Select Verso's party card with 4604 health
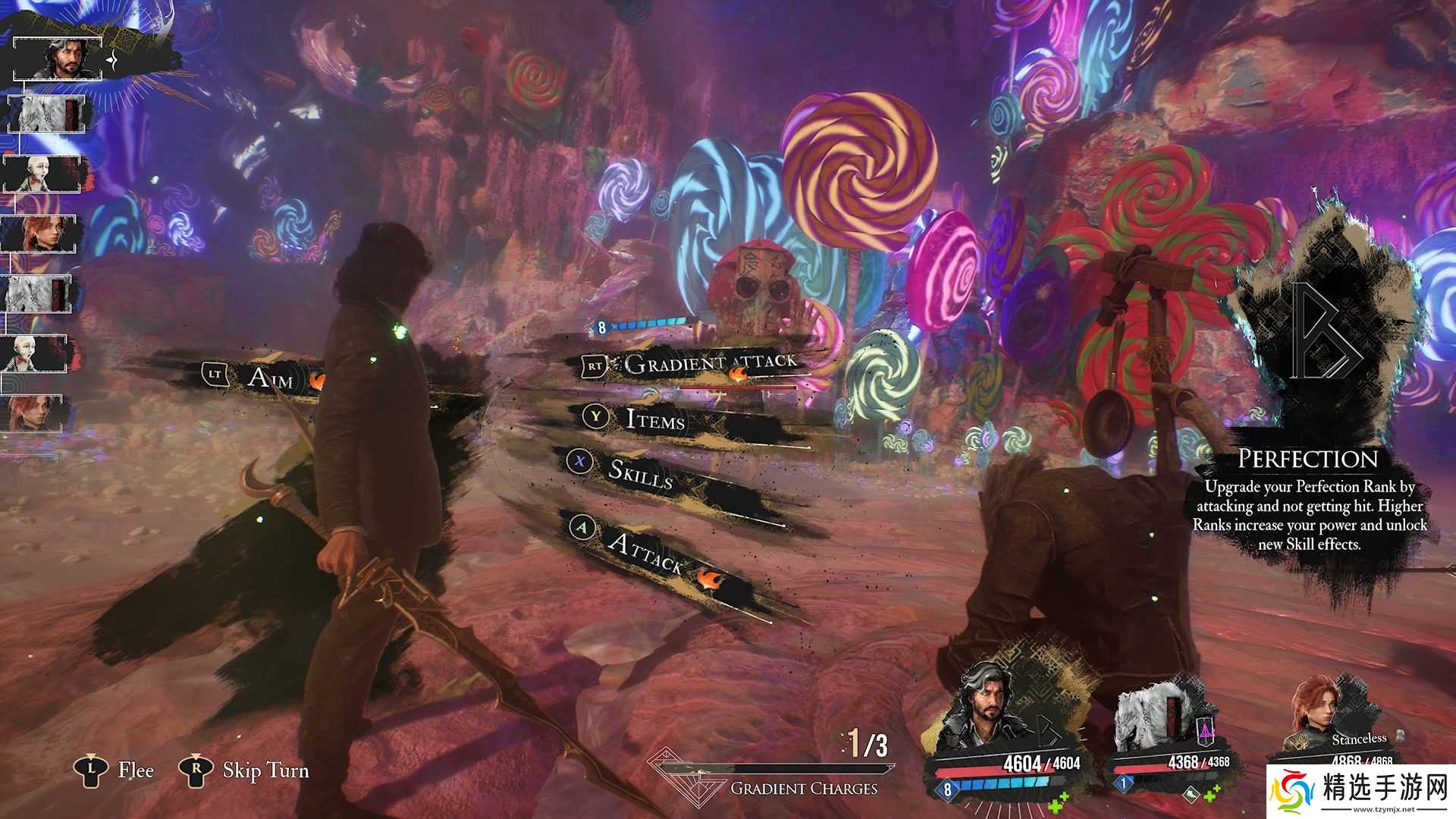1456x819 pixels. pos(1003,728)
